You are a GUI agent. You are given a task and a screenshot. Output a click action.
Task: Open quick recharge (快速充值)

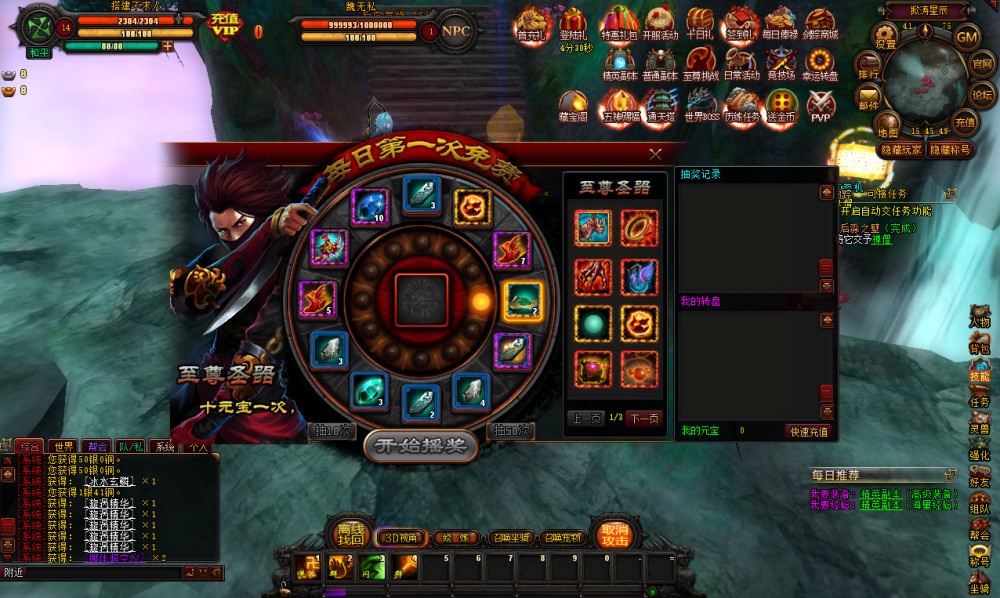[x=808, y=431]
